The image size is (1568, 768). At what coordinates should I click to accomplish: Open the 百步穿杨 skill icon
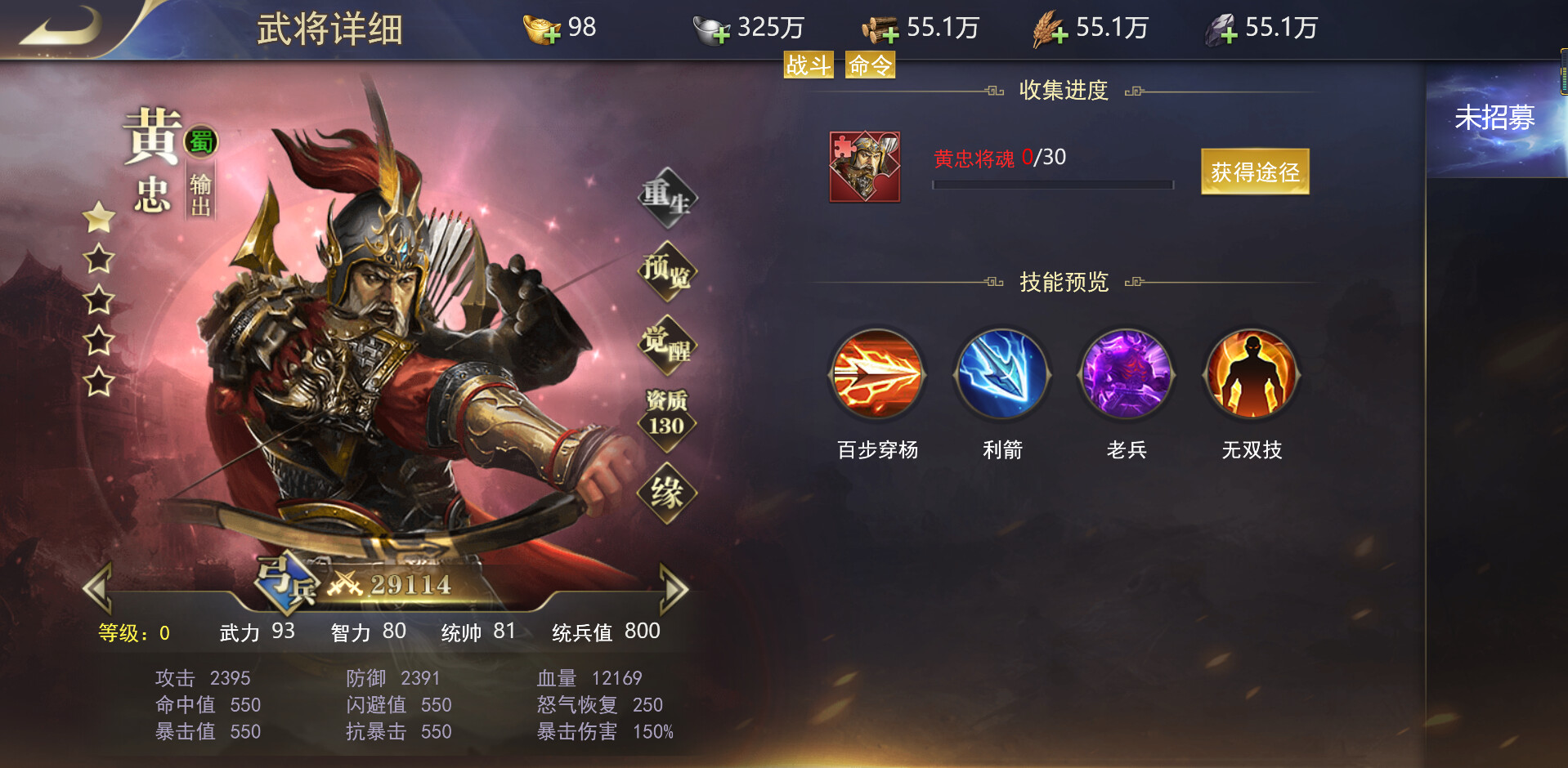[x=876, y=375]
